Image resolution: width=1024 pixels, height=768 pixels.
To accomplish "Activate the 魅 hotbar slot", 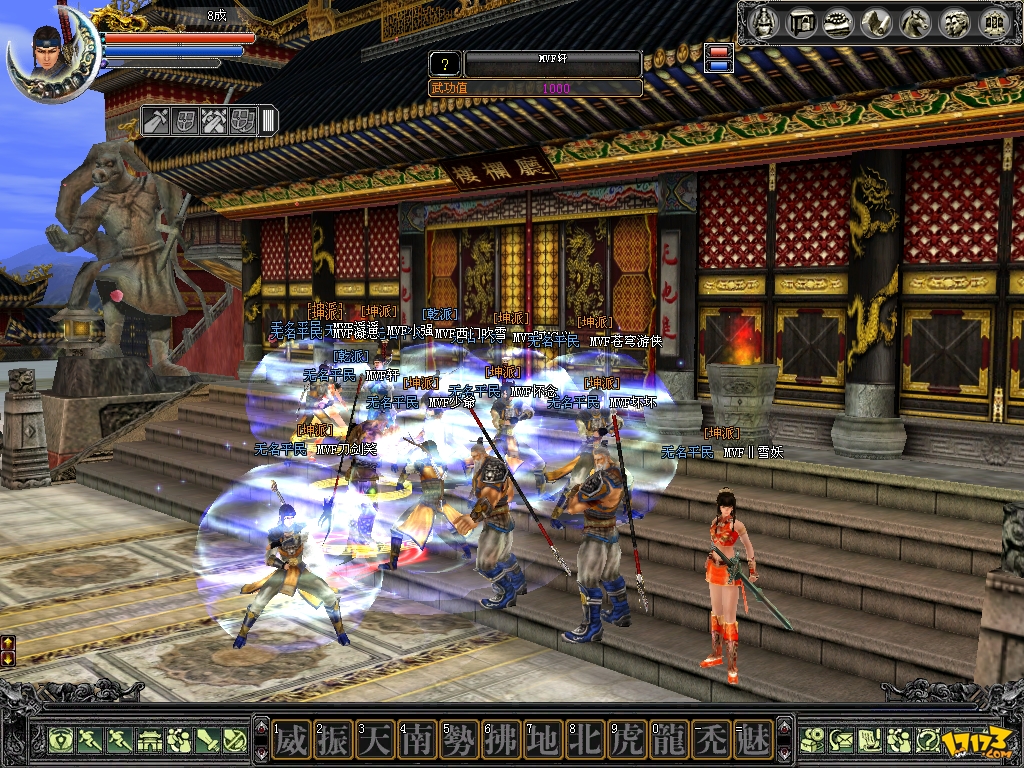I will 752,741.
